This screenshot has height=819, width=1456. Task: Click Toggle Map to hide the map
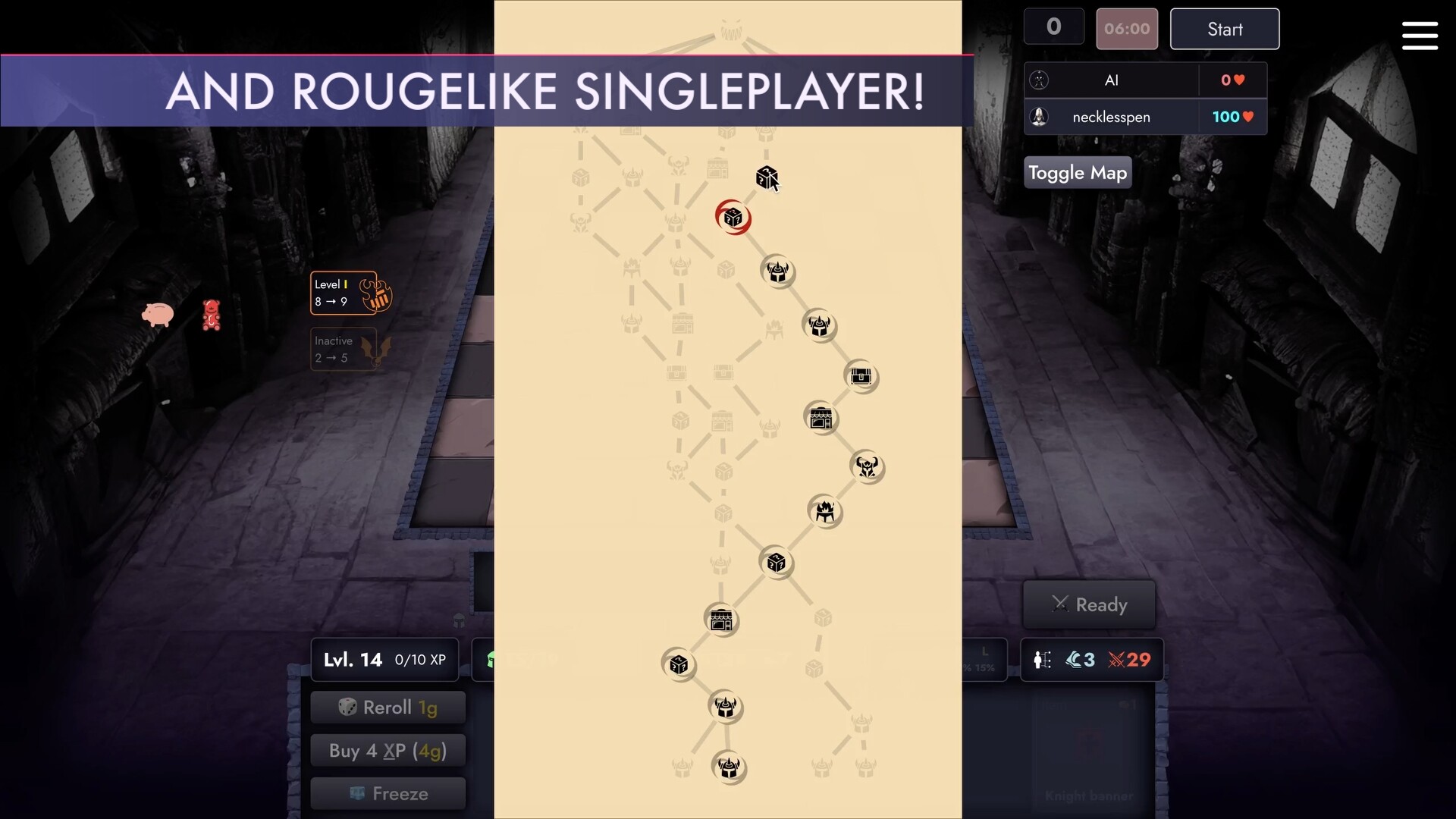(1077, 172)
